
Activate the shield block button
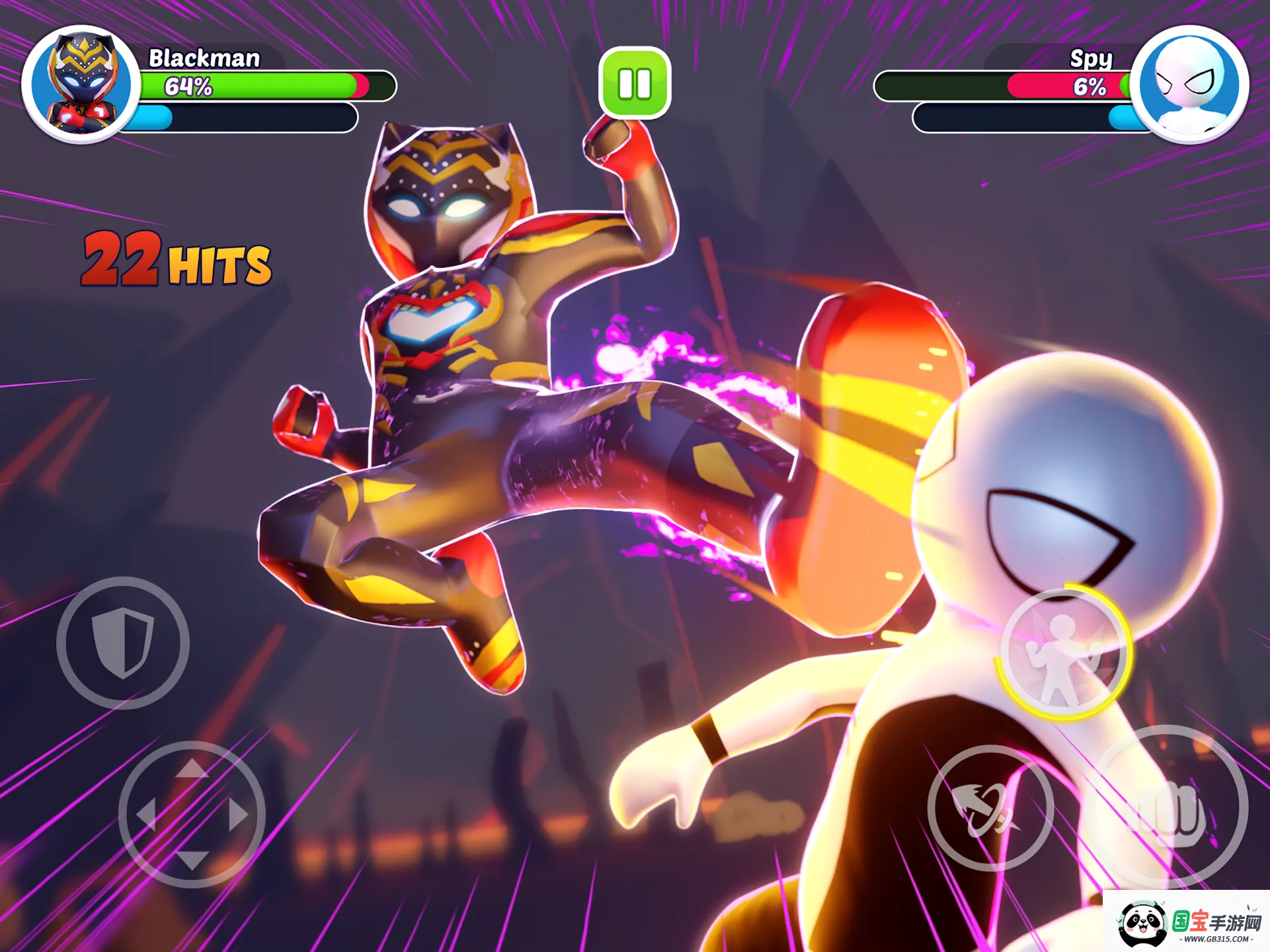point(123,642)
